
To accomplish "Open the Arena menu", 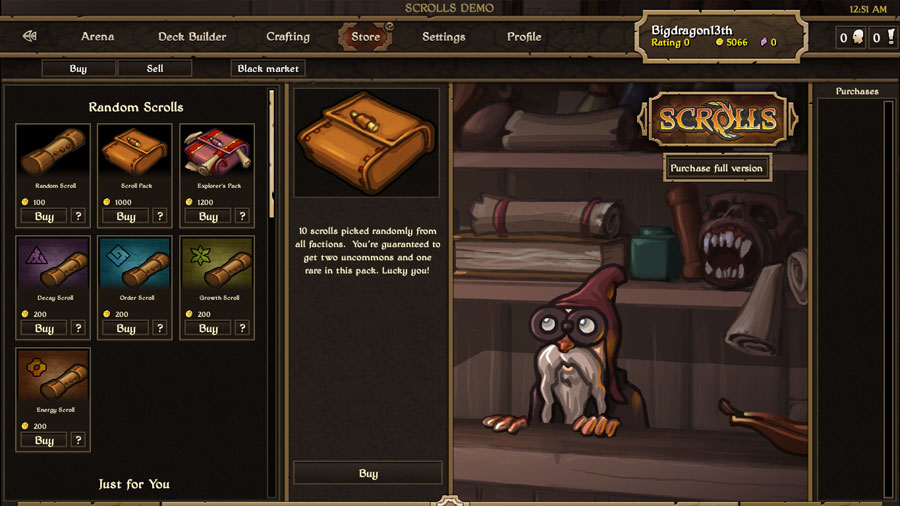I will [97, 37].
